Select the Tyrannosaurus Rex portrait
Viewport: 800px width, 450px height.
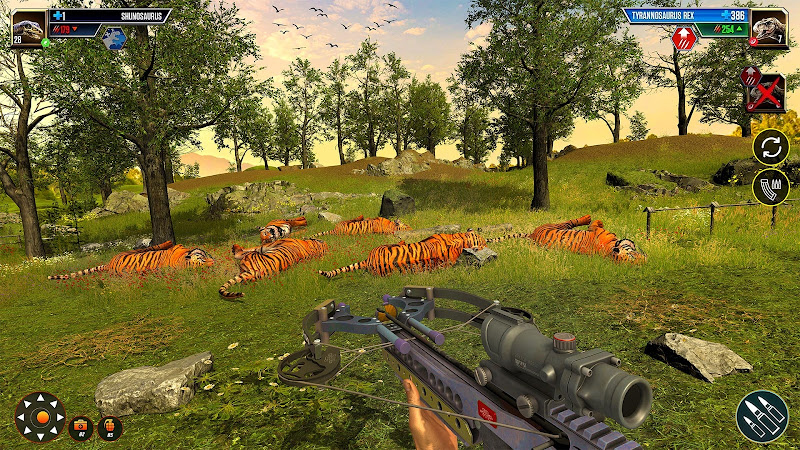(769, 27)
